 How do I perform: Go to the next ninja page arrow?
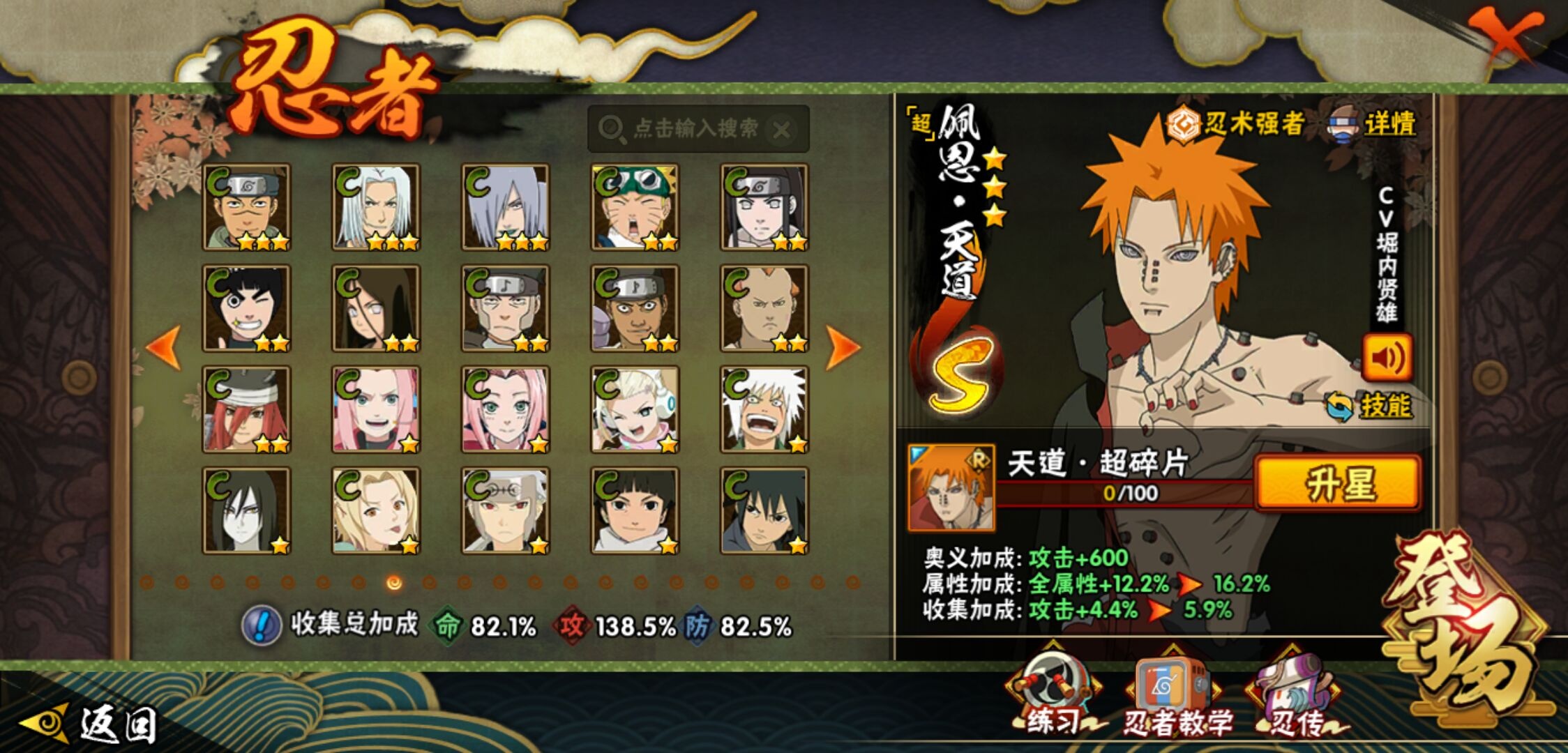tap(843, 347)
